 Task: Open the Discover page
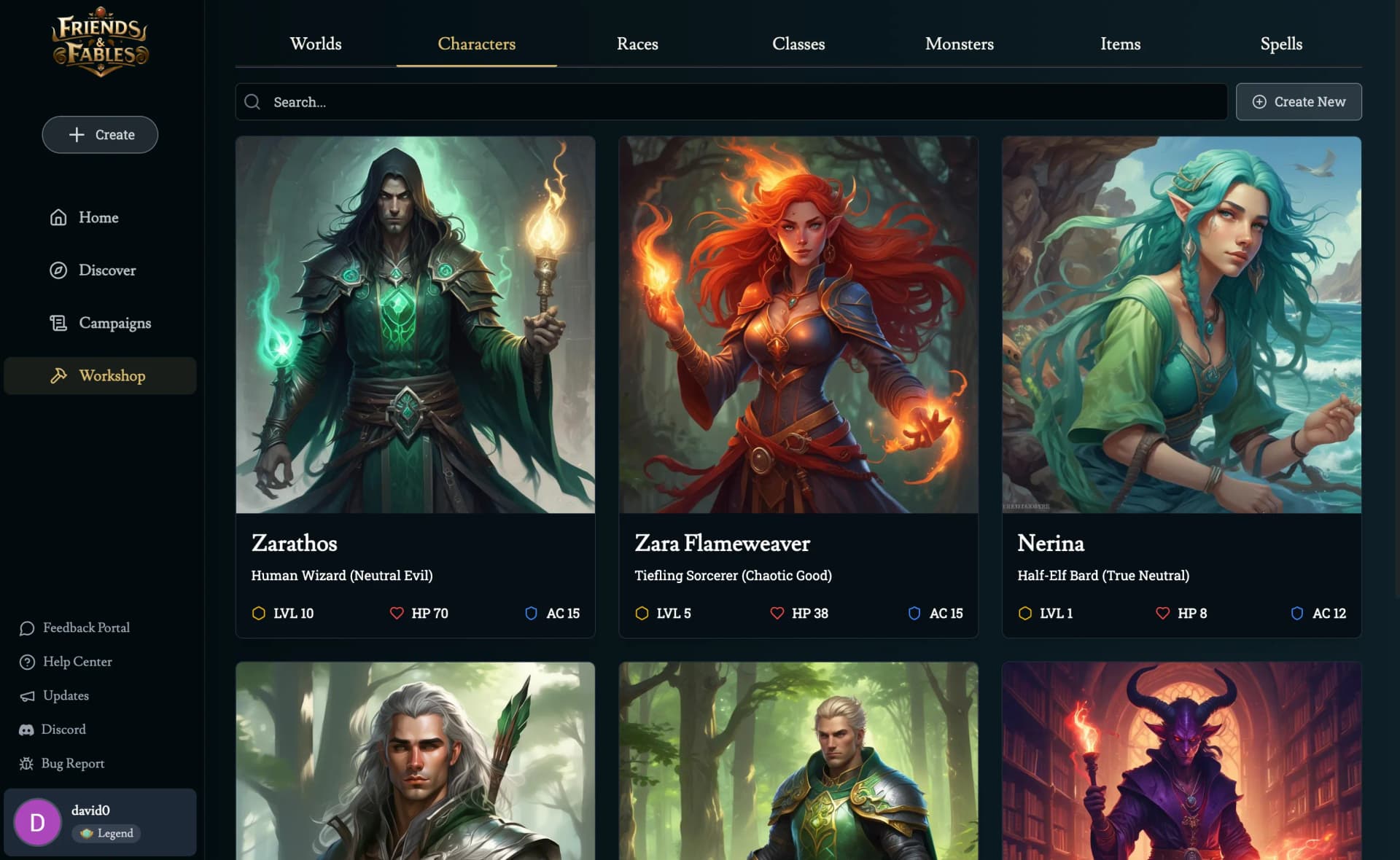coord(106,270)
